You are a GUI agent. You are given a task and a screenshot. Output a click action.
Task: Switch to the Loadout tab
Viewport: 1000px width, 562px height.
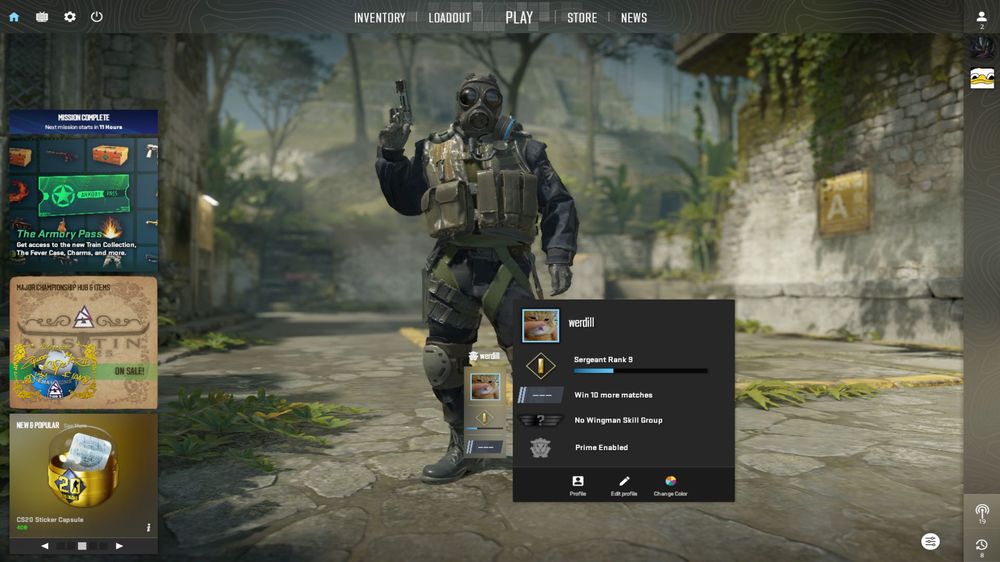(449, 18)
